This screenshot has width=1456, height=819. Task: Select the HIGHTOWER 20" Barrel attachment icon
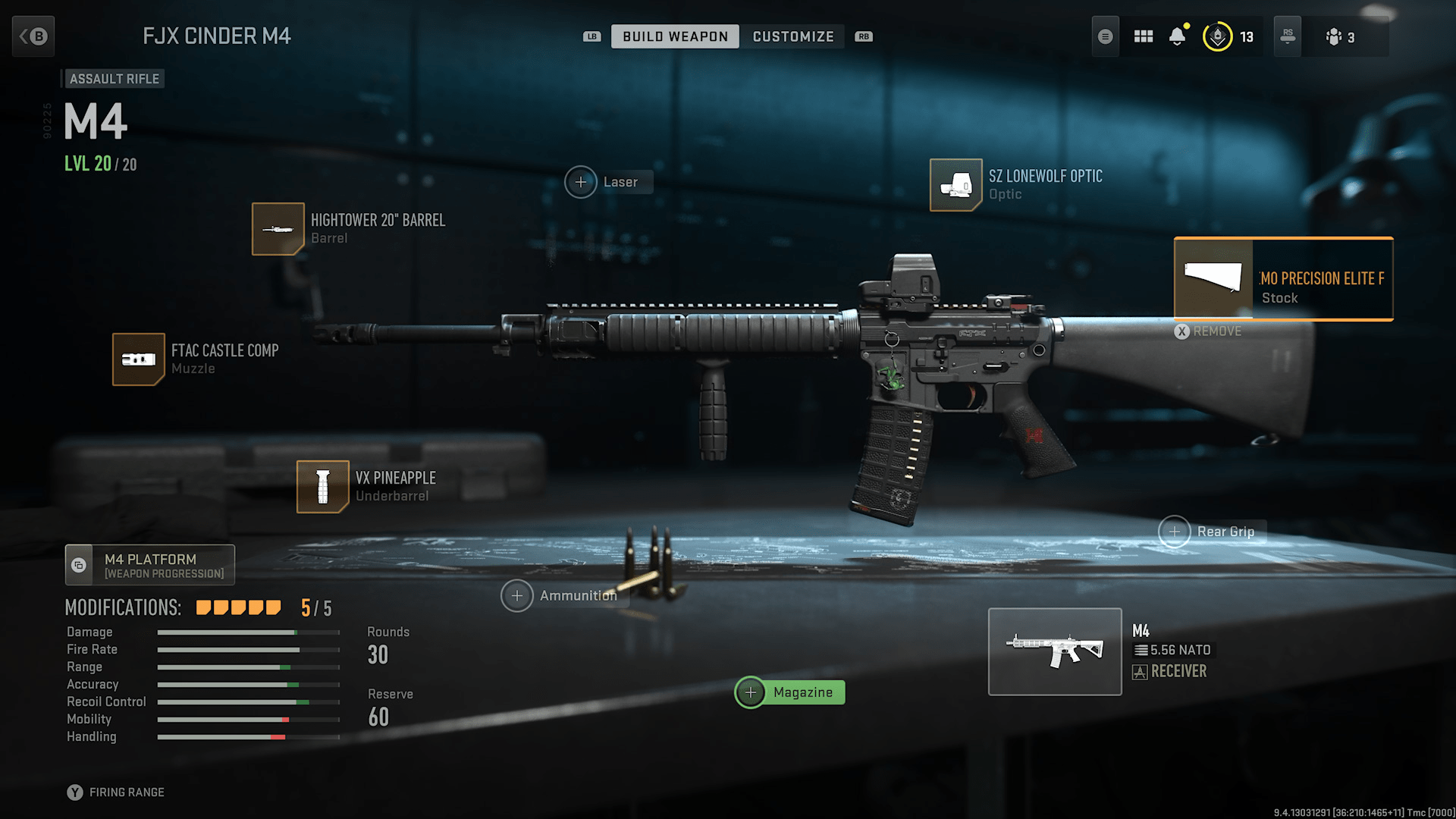tap(278, 228)
